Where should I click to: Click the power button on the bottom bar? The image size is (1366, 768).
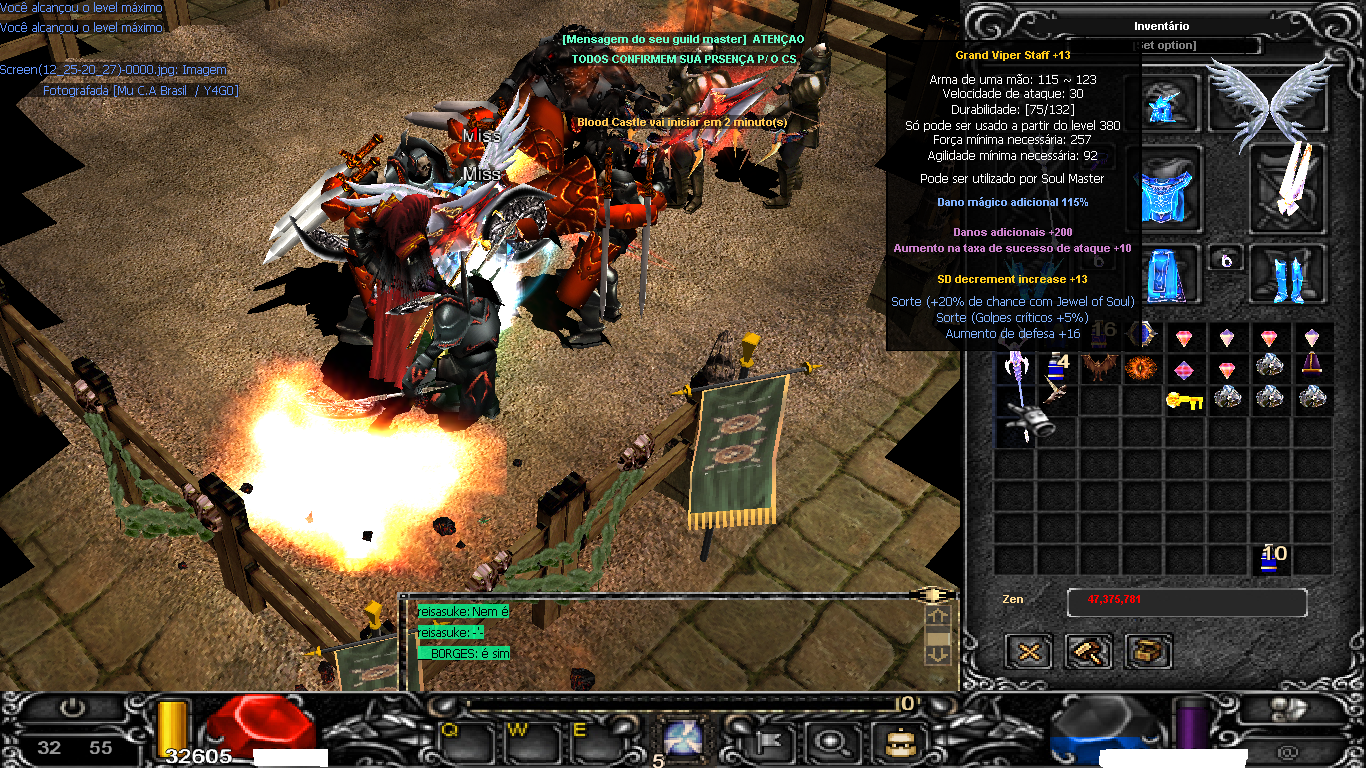[x=73, y=707]
